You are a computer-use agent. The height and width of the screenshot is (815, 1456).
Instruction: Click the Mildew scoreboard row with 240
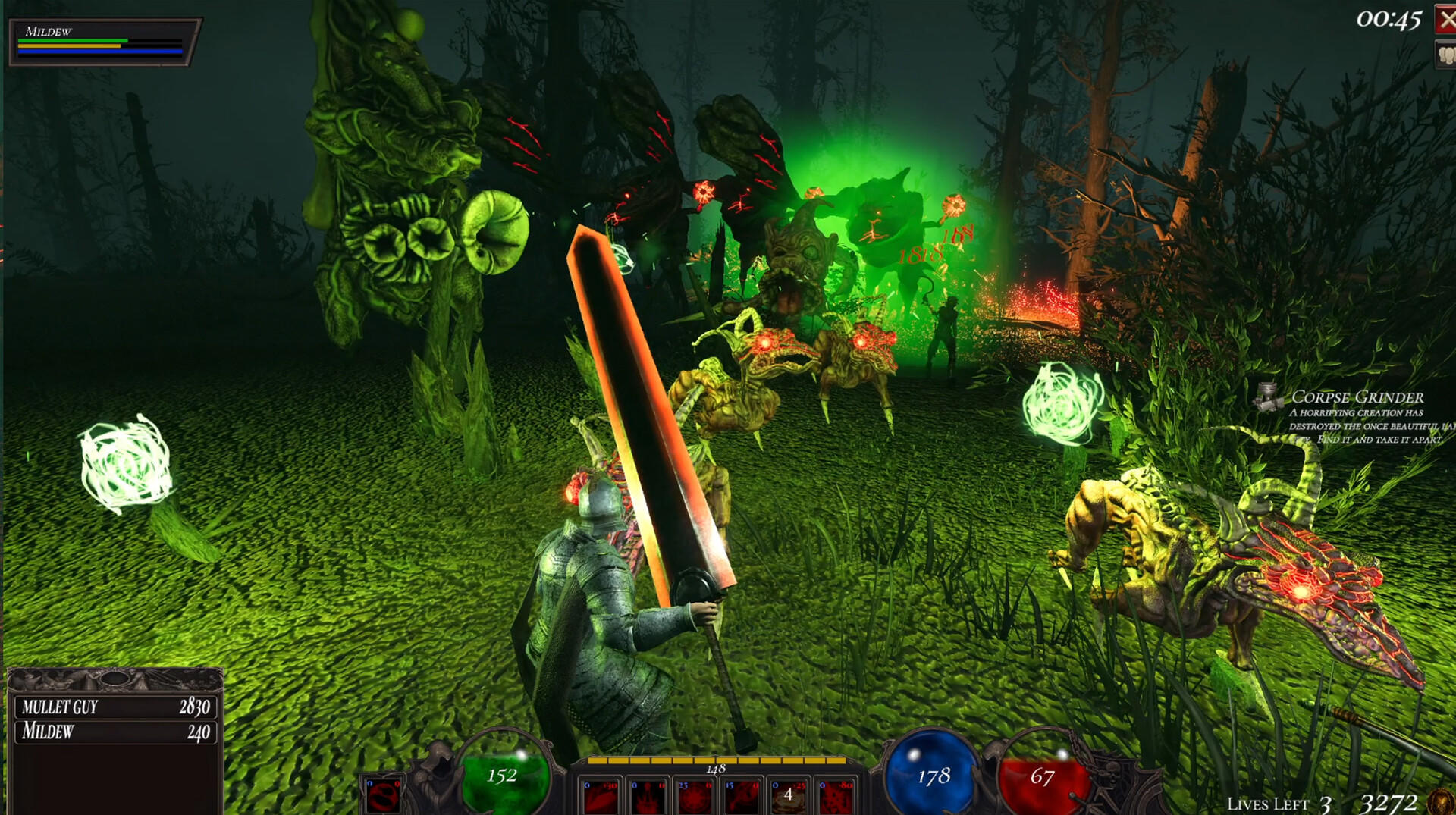click(115, 732)
